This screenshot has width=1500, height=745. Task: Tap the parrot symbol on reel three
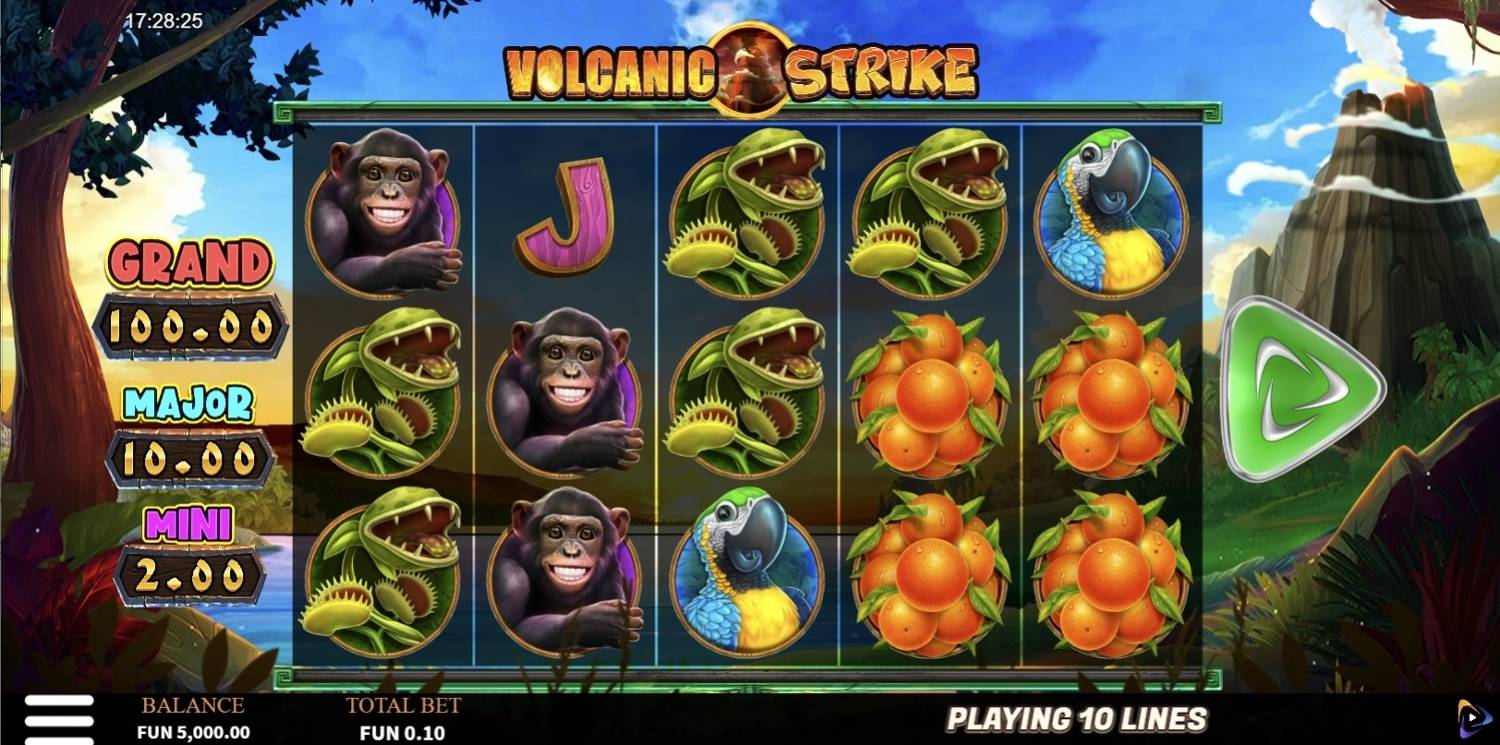pyautogui.click(x=747, y=570)
